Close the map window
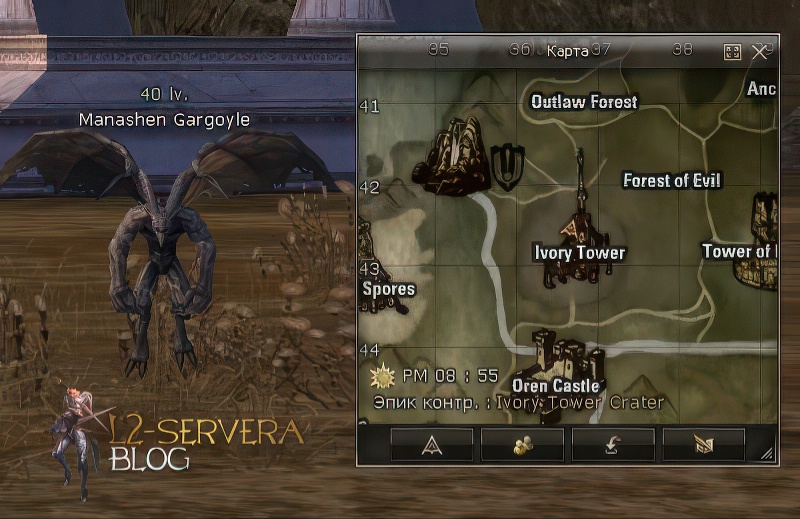 tap(760, 51)
